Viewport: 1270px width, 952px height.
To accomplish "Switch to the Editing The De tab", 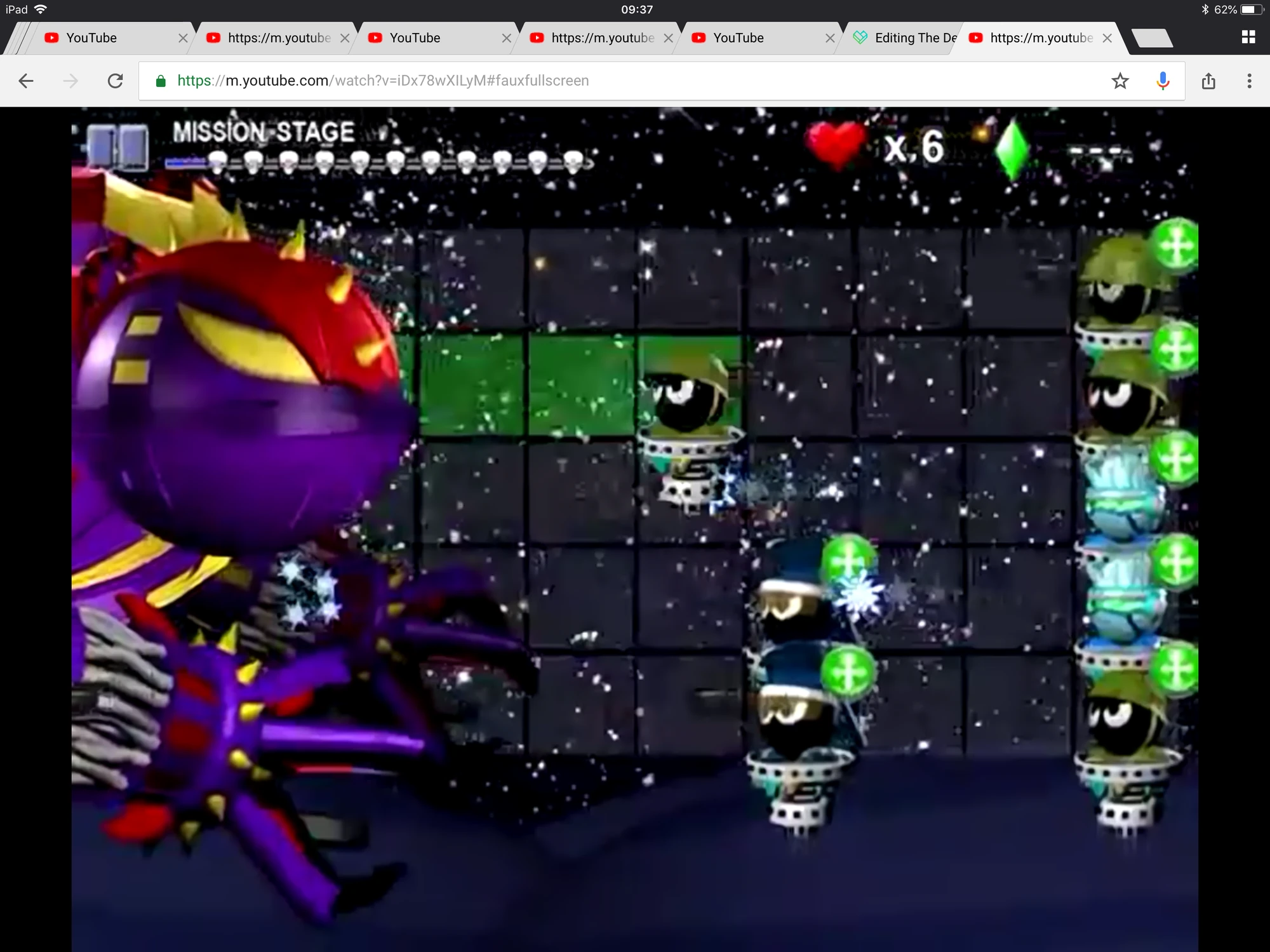I will point(909,37).
